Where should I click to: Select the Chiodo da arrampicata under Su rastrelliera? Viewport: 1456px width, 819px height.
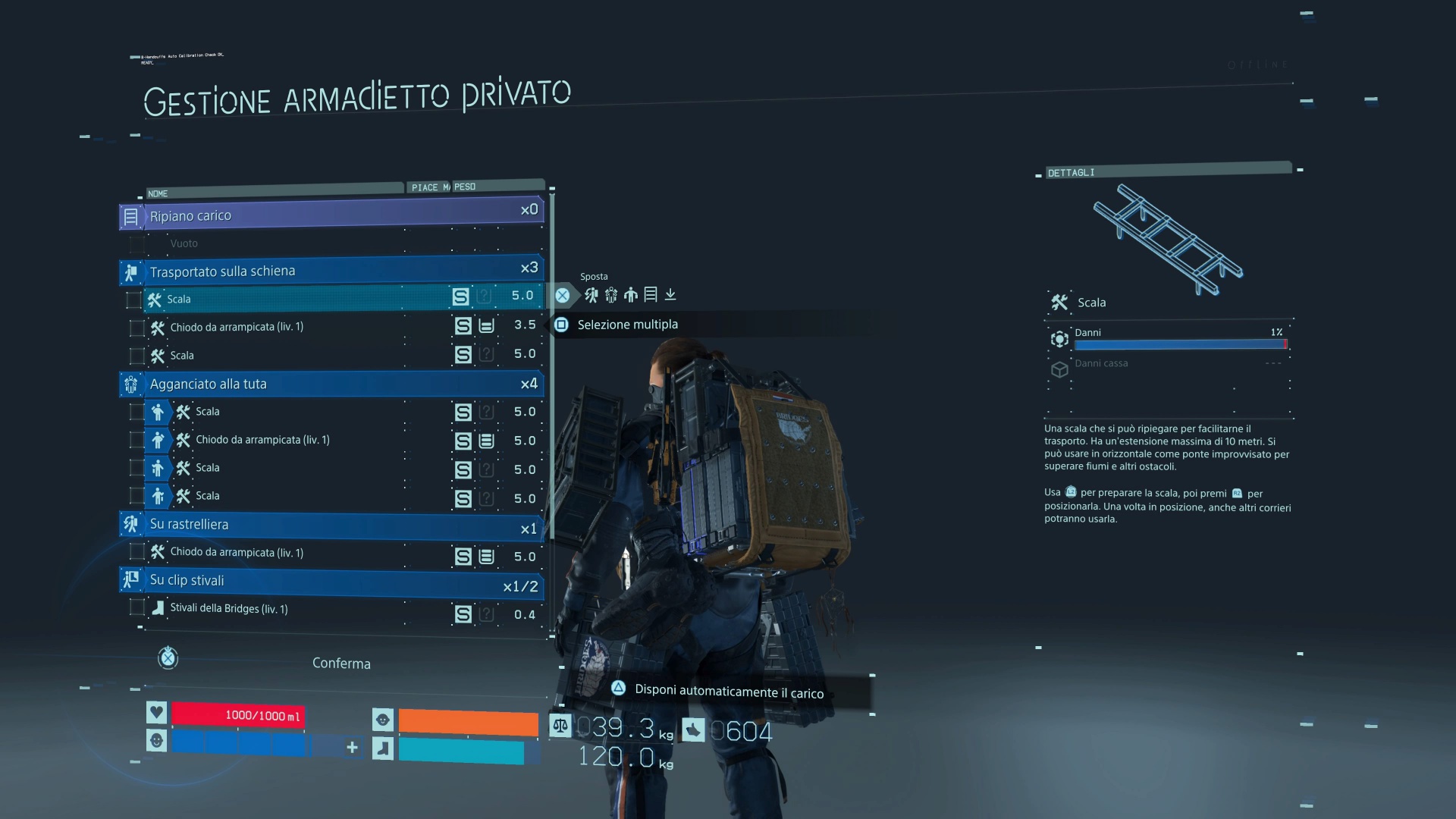pyautogui.click(x=303, y=553)
